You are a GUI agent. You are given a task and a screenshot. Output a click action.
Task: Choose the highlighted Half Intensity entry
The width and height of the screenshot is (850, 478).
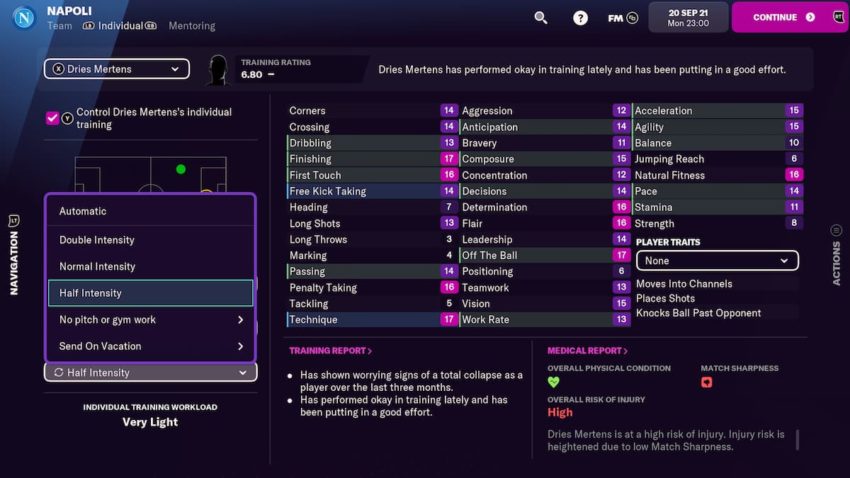click(150, 293)
